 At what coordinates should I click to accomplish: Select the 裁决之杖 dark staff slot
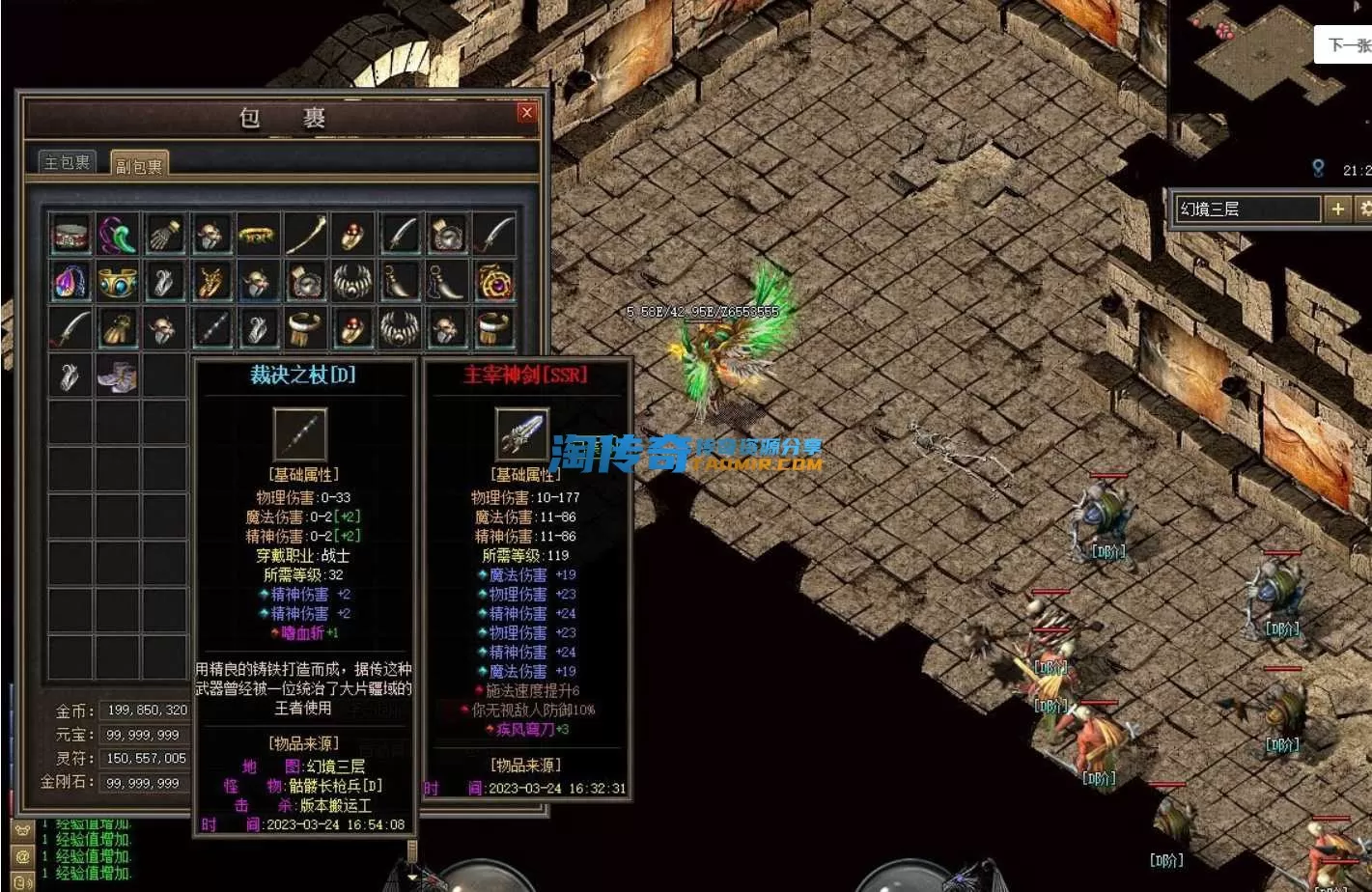click(210, 329)
